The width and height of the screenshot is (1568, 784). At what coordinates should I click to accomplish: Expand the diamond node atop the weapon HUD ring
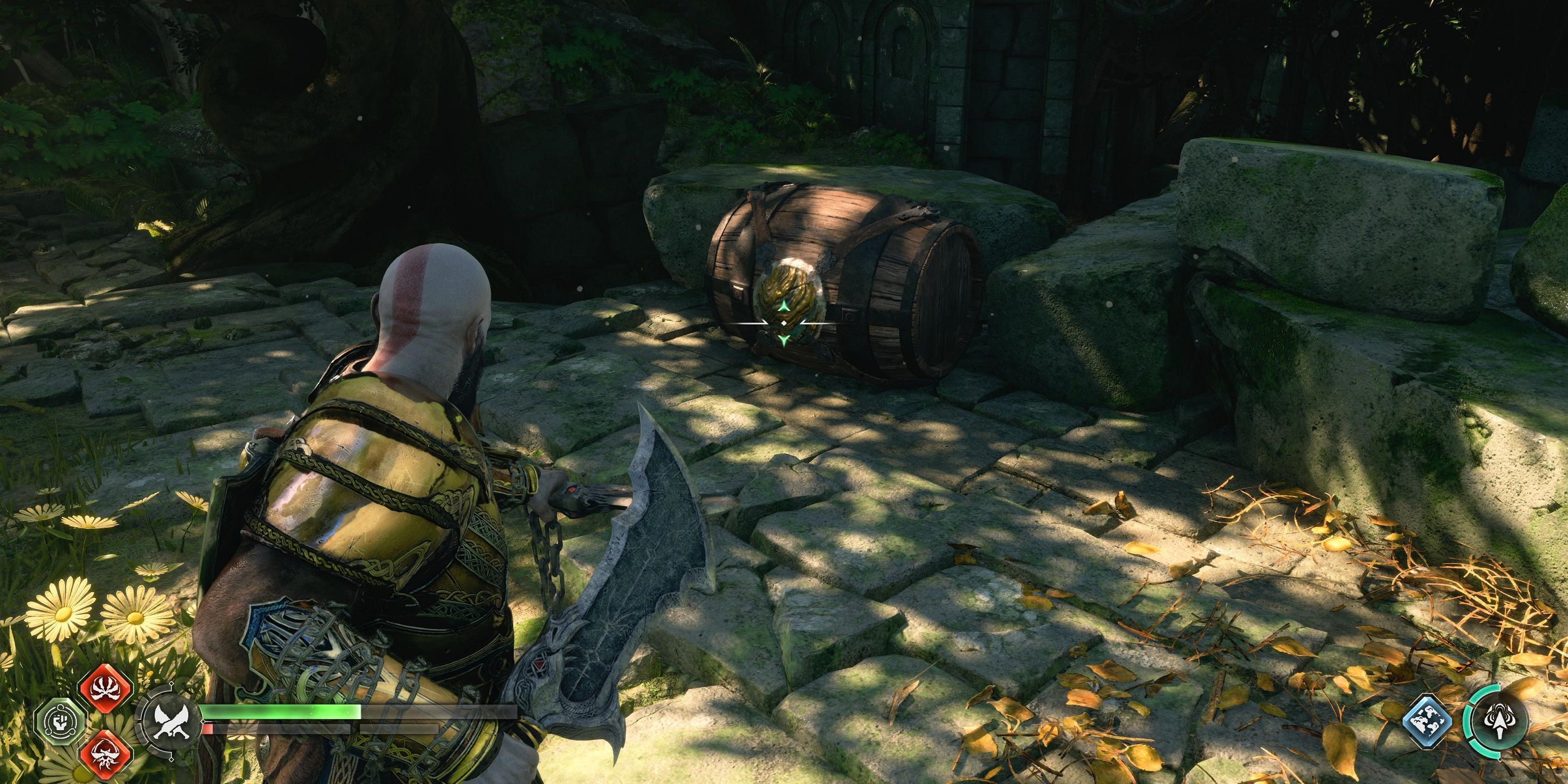coord(171,684)
